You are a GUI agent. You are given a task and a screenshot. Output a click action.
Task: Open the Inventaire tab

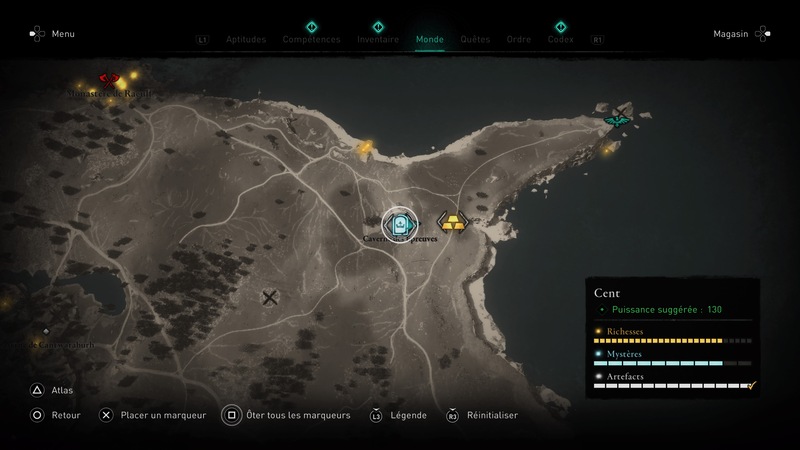tap(378, 40)
